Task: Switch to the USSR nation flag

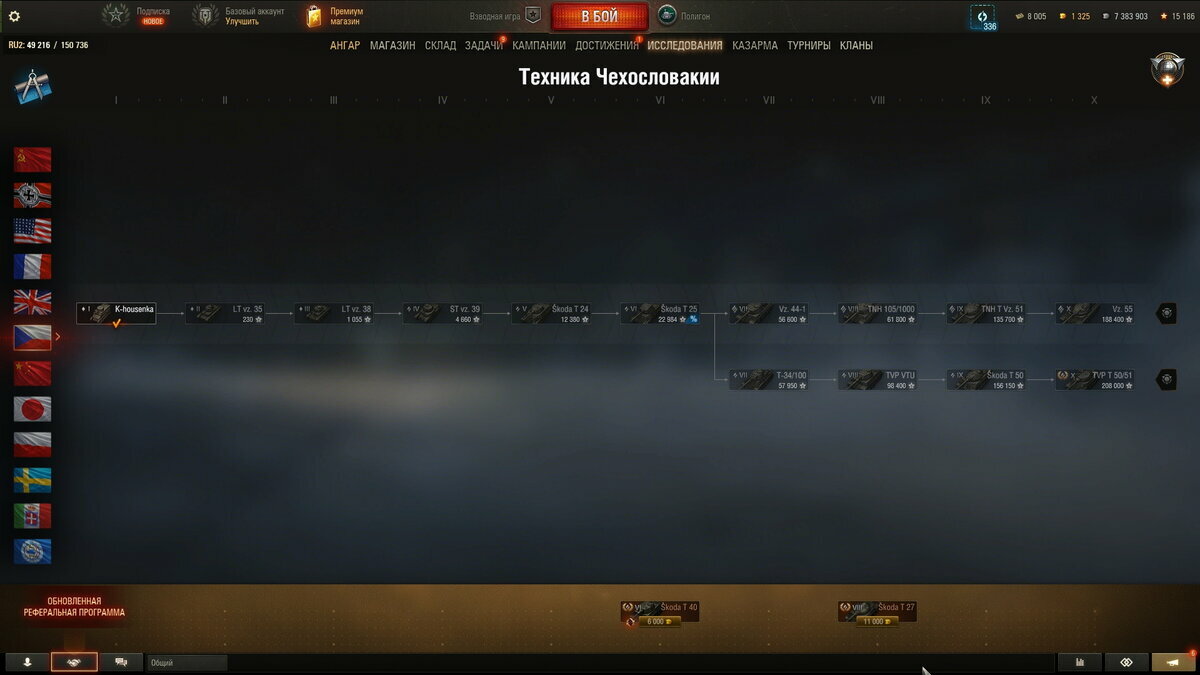Action: [x=32, y=160]
